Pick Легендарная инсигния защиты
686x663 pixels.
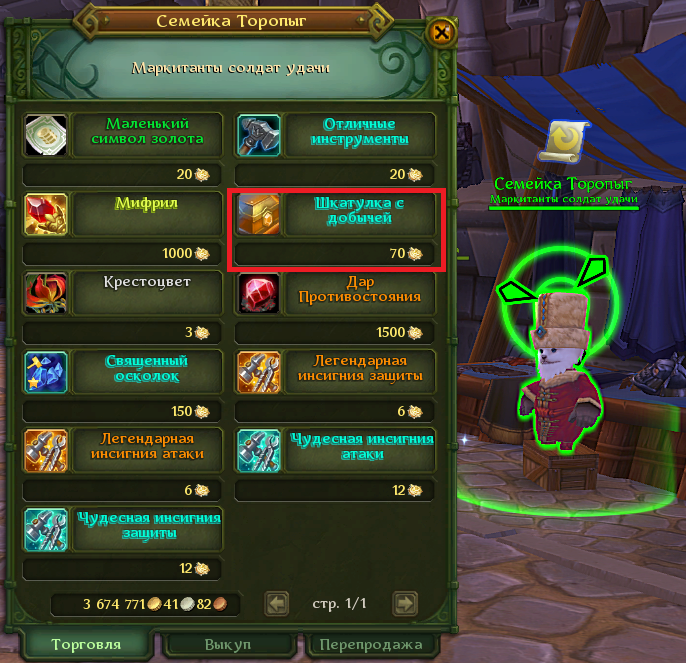tap(259, 370)
